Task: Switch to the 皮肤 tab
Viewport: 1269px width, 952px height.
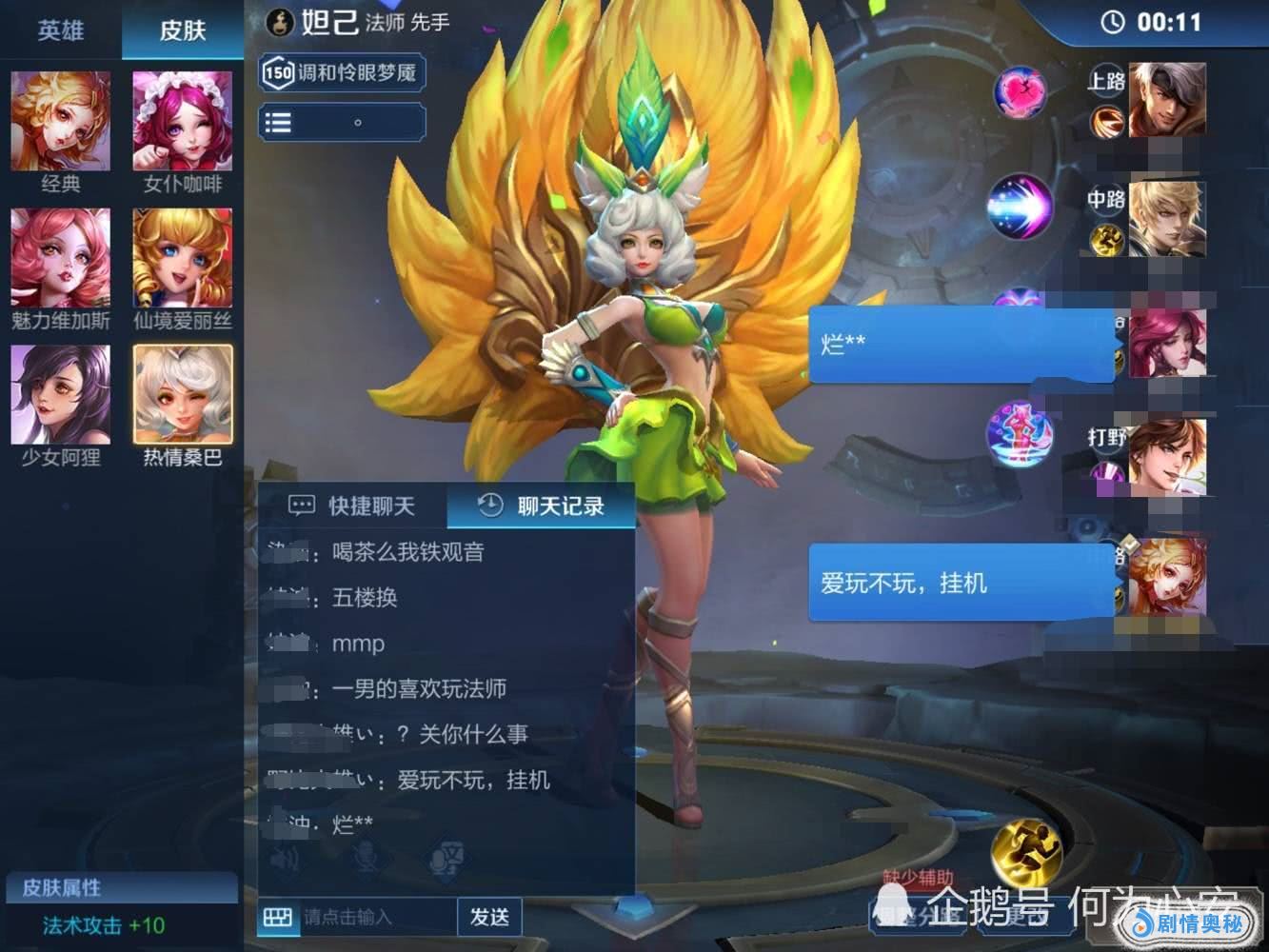Action: click(183, 30)
